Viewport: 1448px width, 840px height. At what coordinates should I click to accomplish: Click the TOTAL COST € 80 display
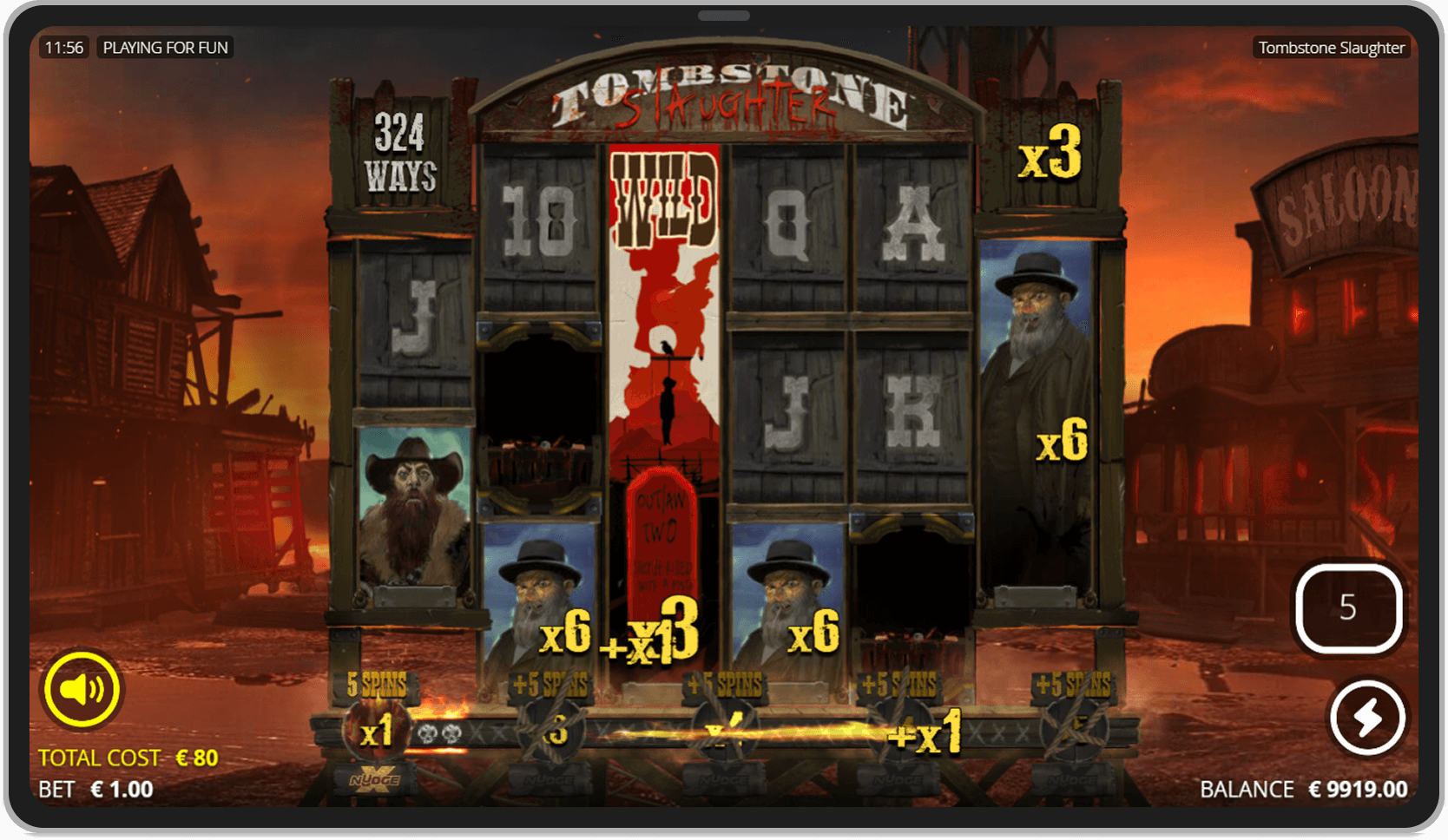(x=128, y=756)
